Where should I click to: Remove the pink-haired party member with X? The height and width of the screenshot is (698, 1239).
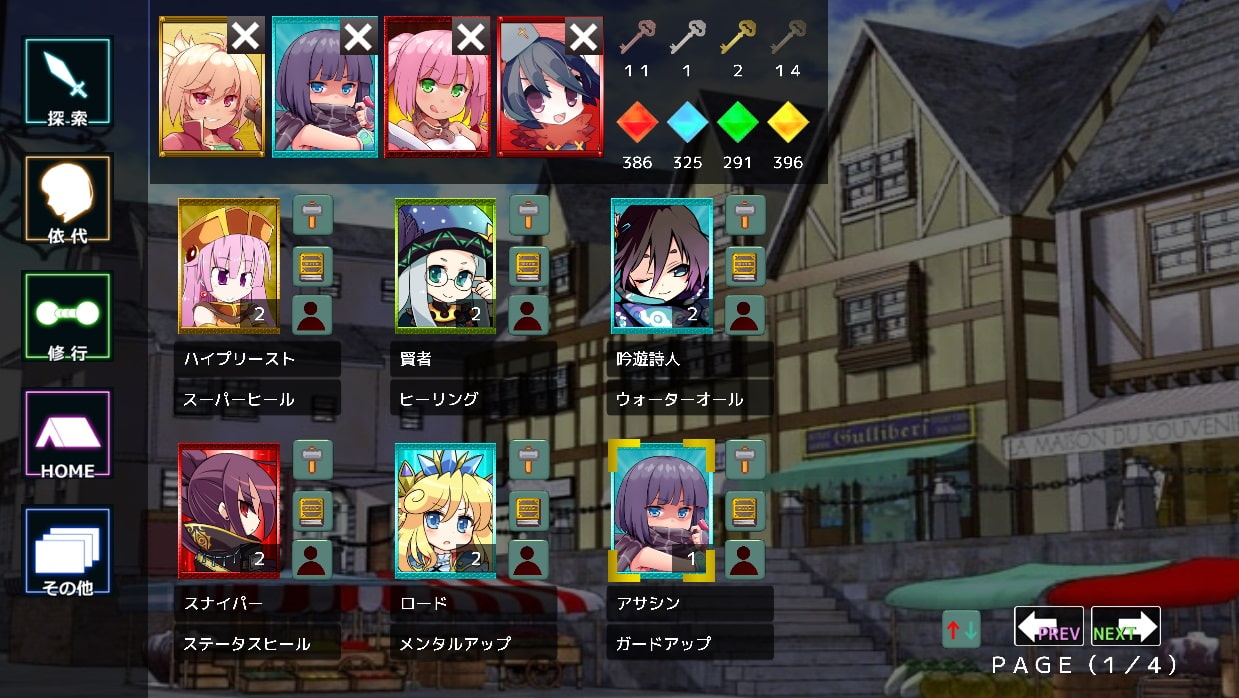470,37
